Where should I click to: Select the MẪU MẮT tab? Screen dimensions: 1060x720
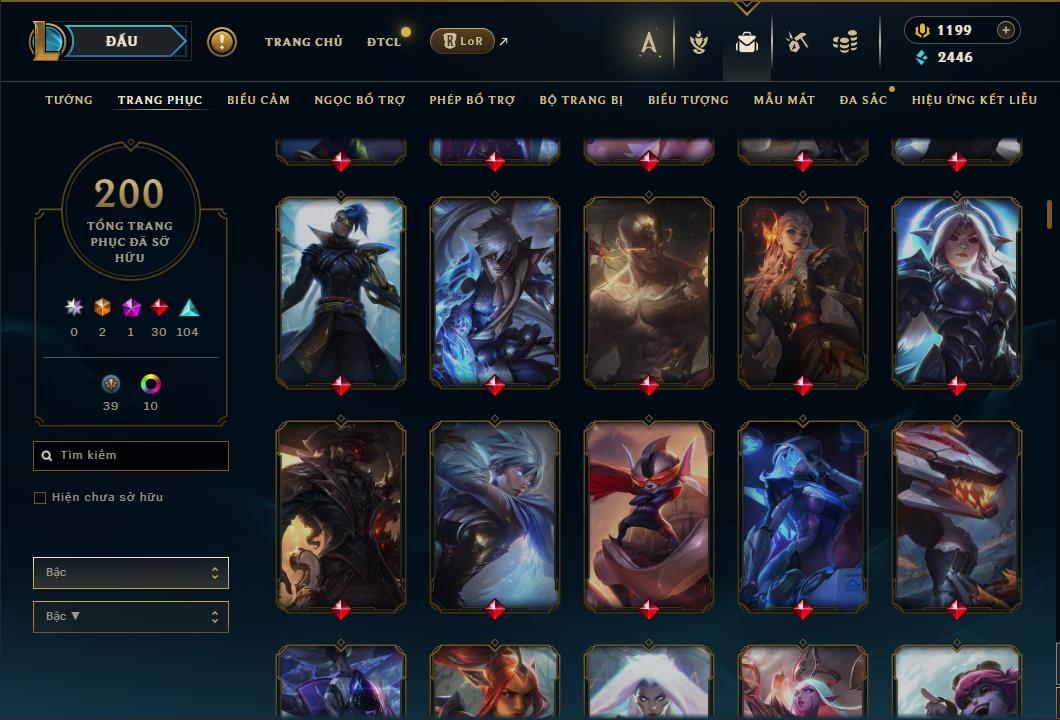tap(784, 100)
